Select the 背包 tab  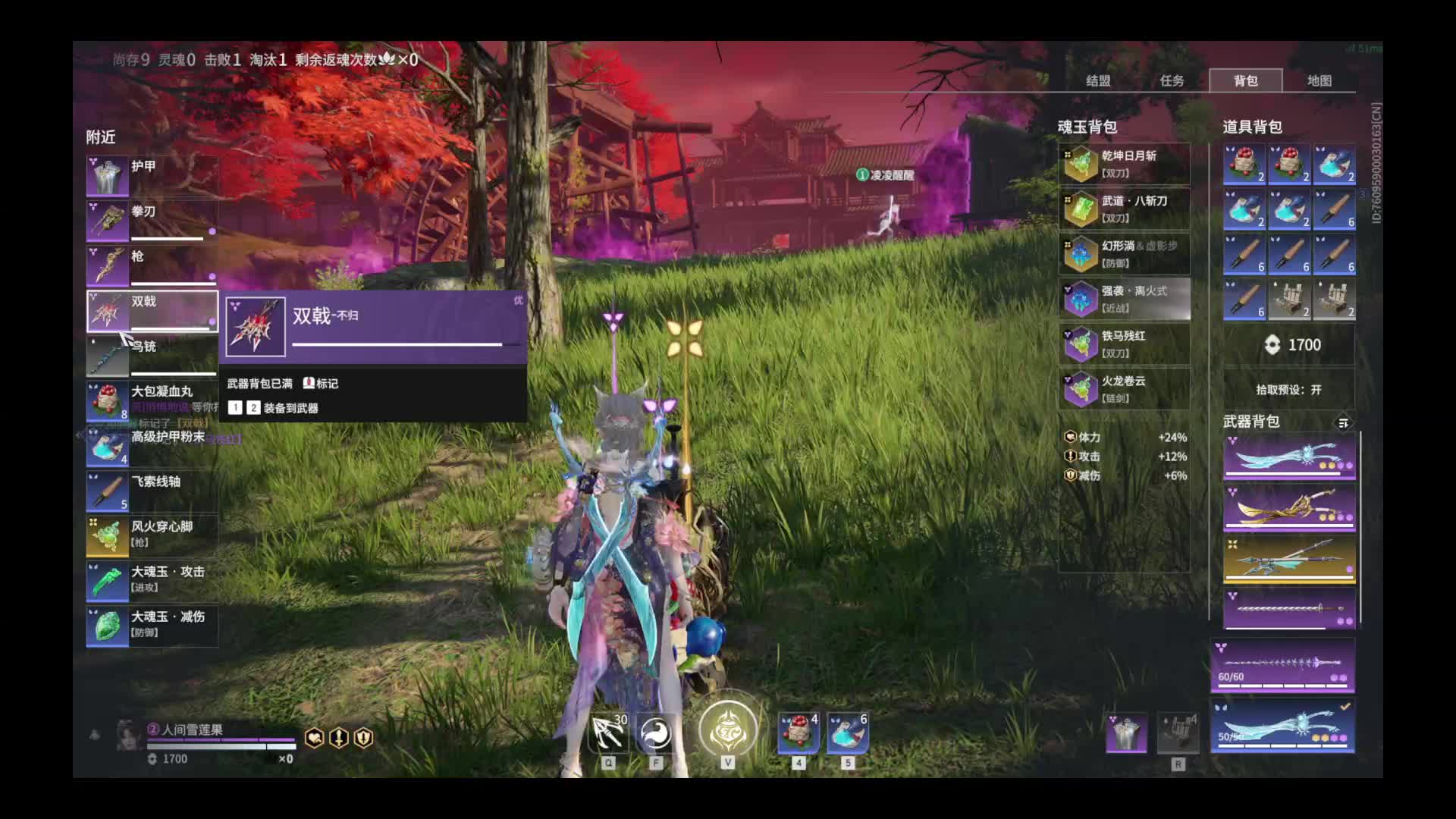(x=1245, y=80)
